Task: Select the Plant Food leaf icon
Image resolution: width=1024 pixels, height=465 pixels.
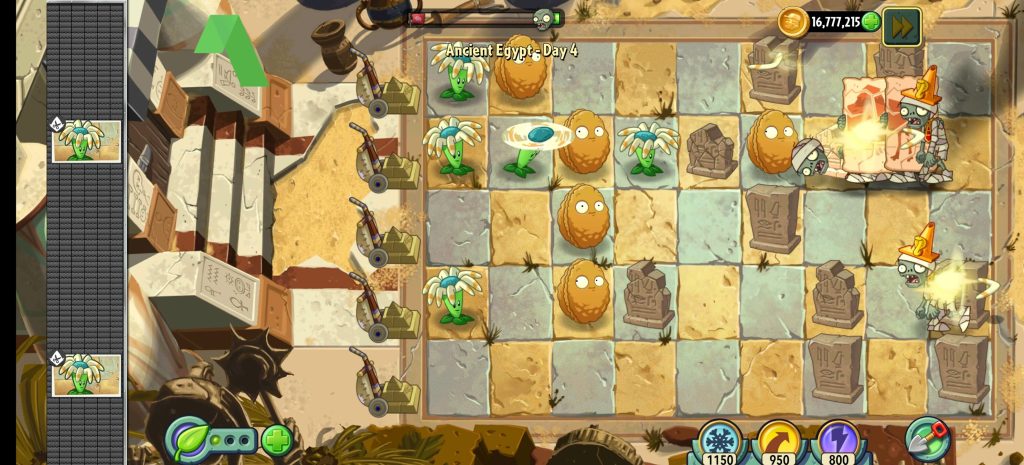Action: pos(187,438)
